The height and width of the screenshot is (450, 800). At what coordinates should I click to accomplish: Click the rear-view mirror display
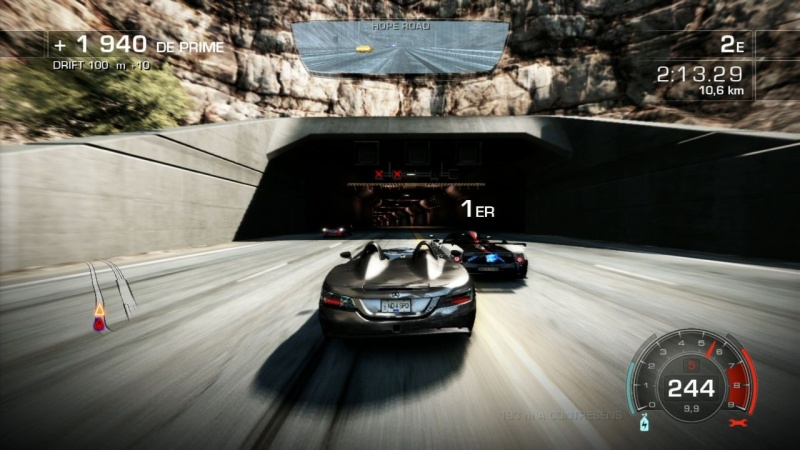click(x=400, y=47)
